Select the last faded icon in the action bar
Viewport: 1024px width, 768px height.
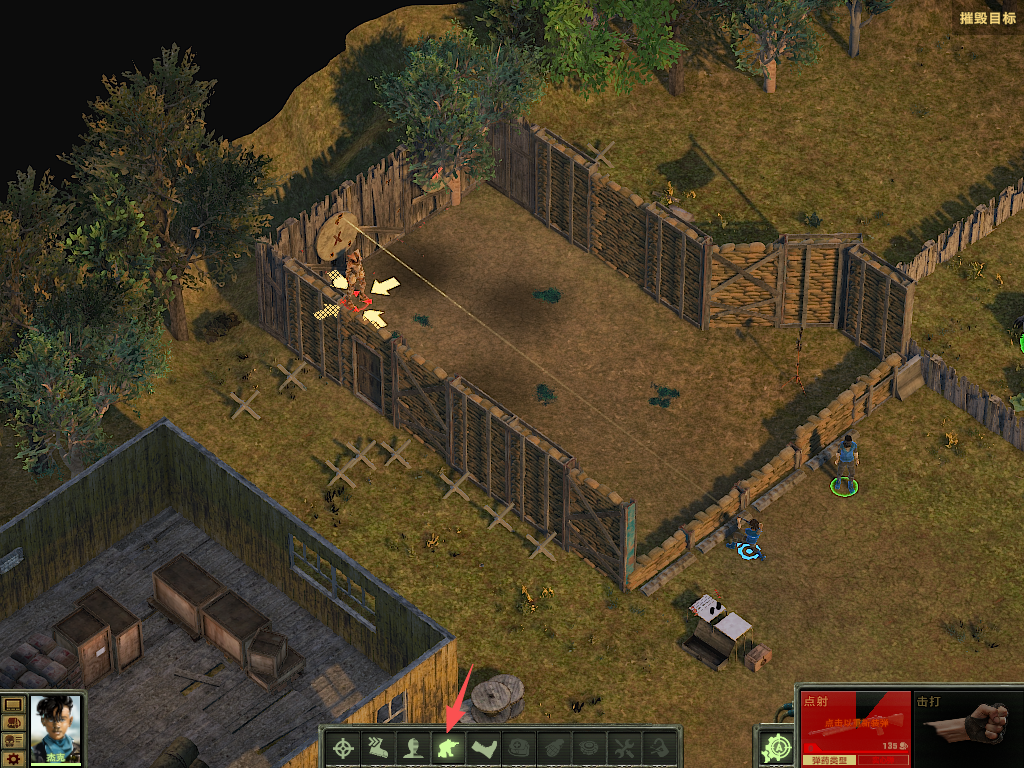[x=658, y=747]
